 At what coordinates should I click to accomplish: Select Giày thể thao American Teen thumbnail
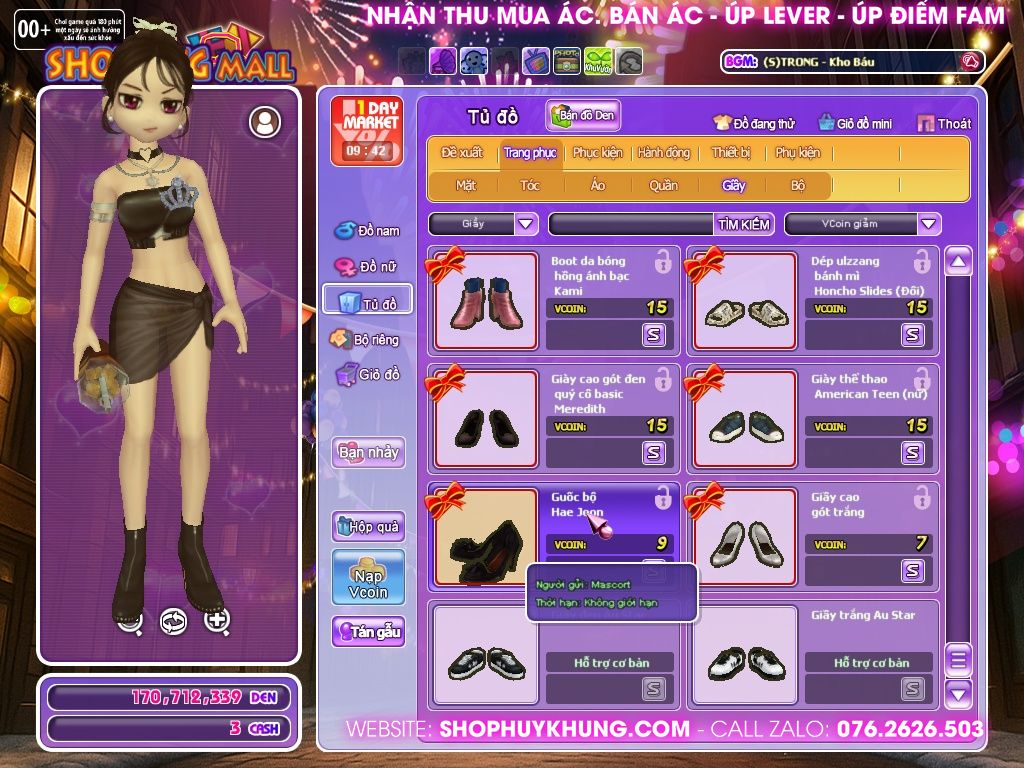pyautogui.click(x=745, y=419)
